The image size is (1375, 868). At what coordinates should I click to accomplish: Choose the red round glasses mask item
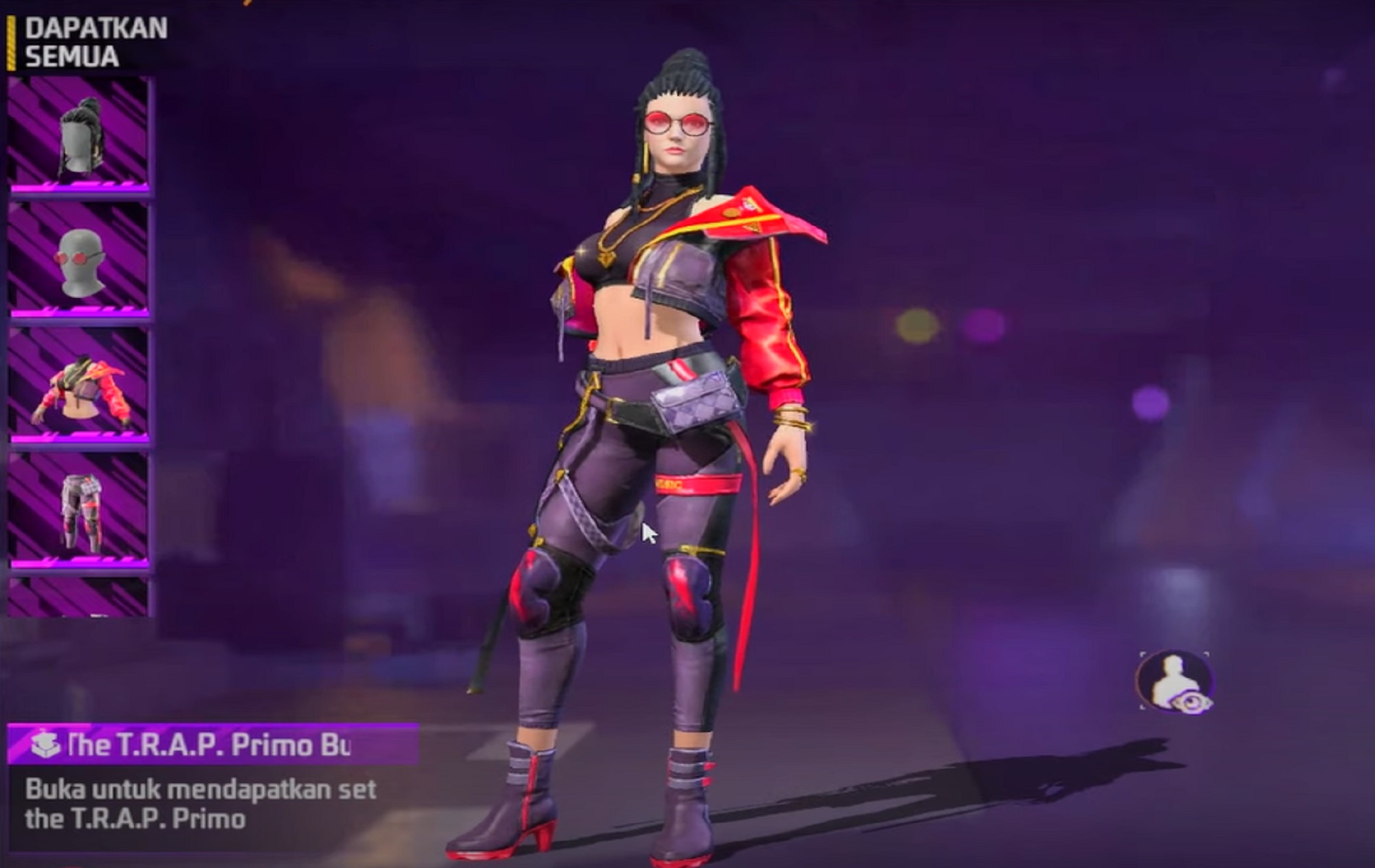coord(79,260)
